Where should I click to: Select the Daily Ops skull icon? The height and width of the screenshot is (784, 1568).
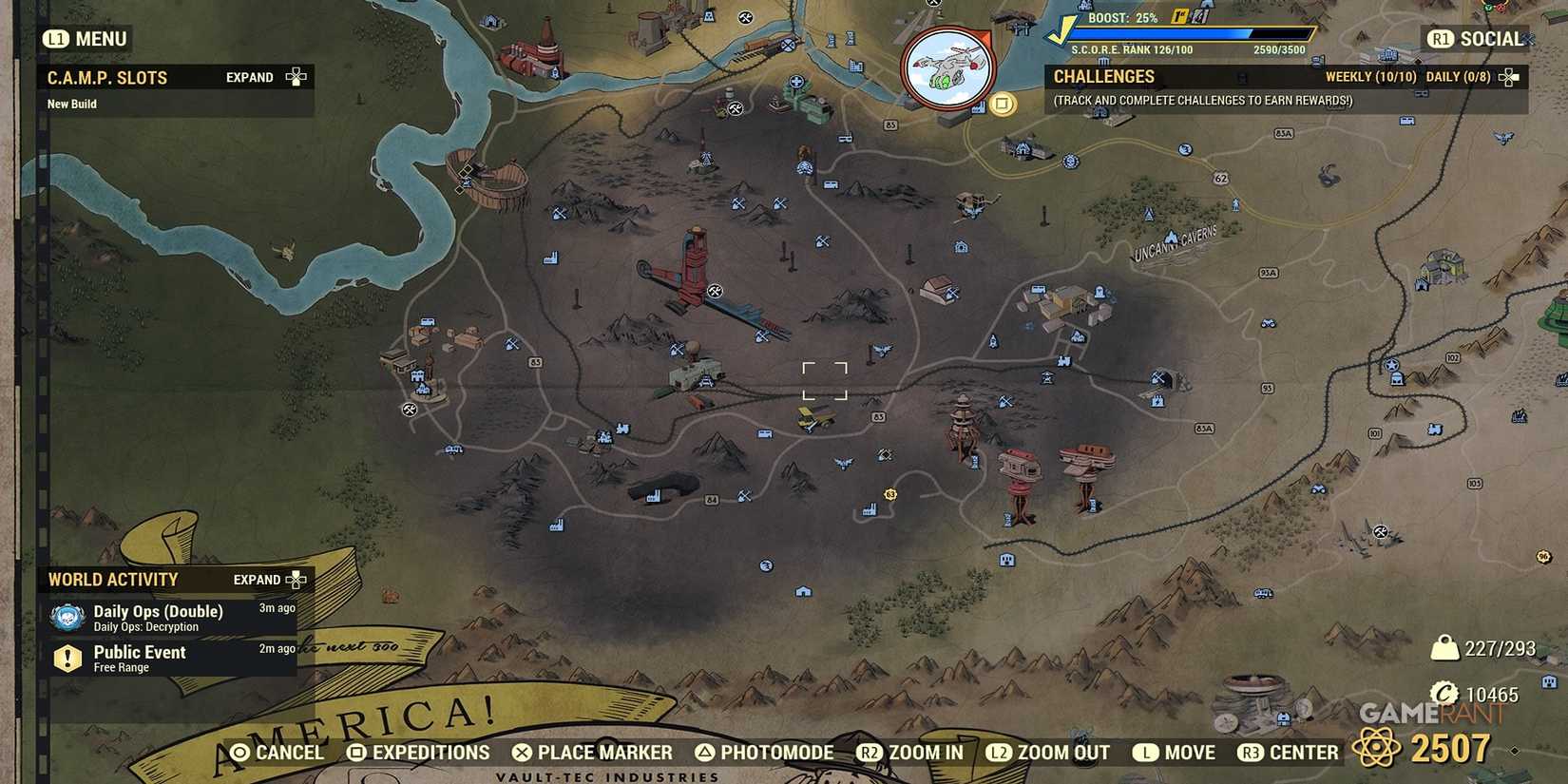(x=67, y=616)
